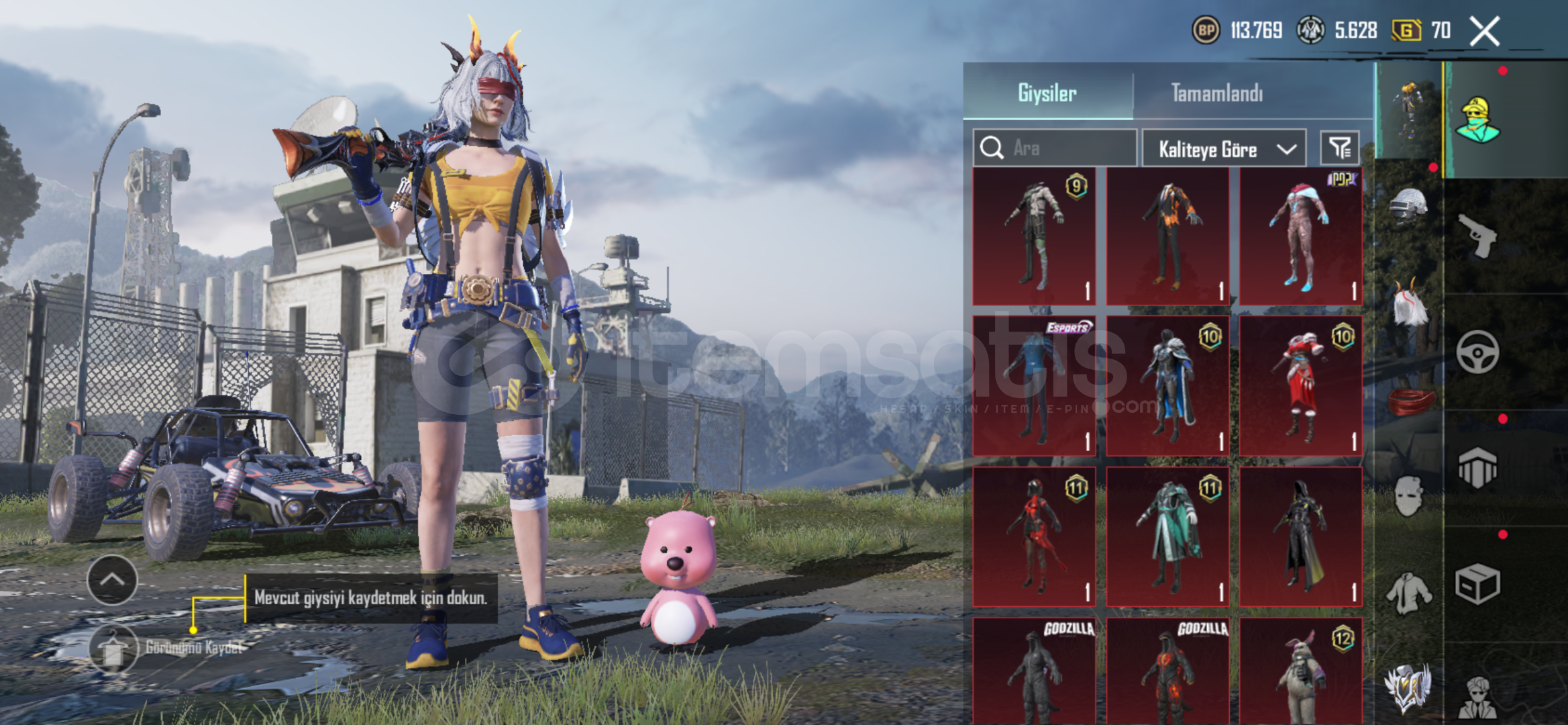Pick the red-and-white level 10 outfit
The height and width of the screenshot is (725, 1568).
coord(1300,386)
